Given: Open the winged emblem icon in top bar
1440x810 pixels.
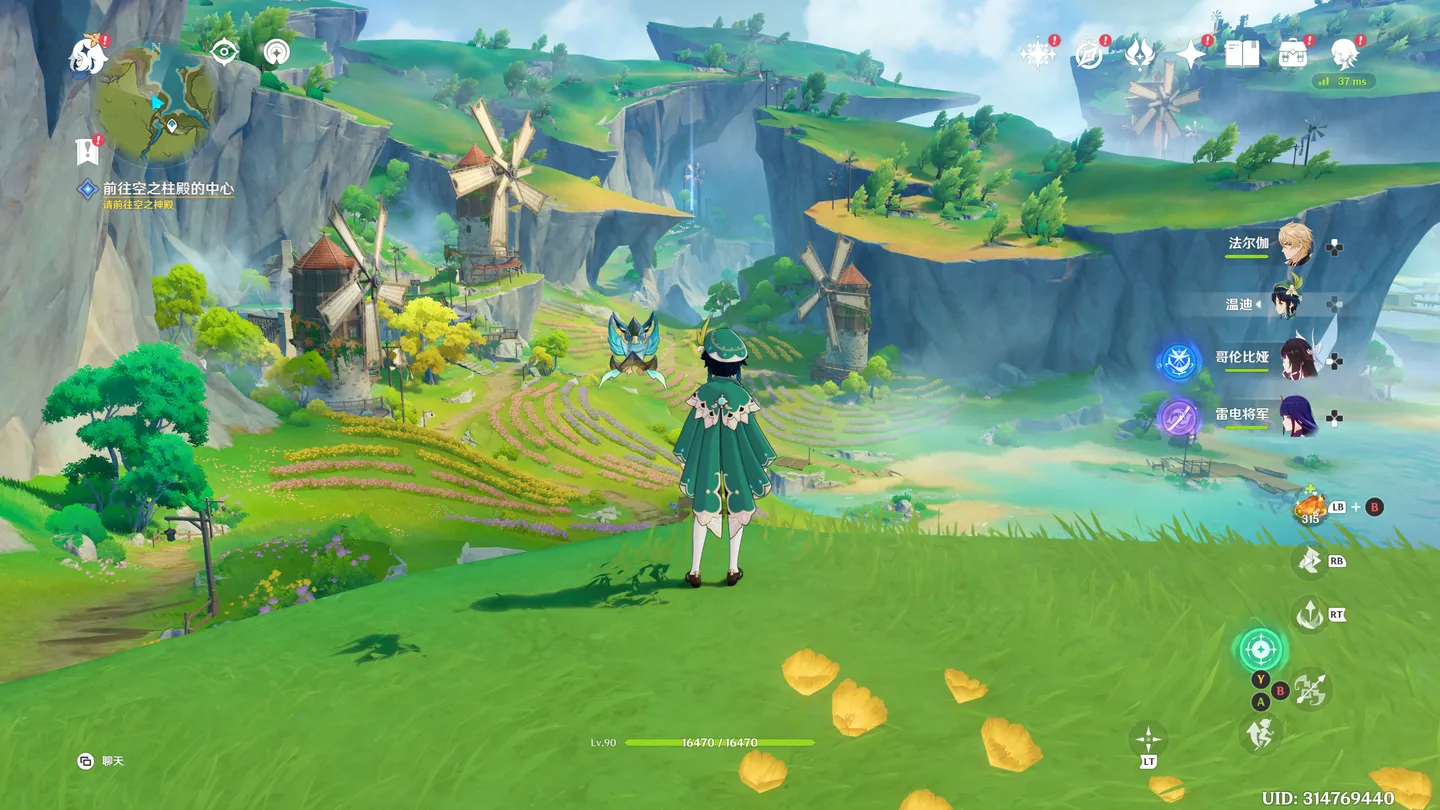Looking at the screenshot, I should pyautogui.click(x=1139, y=54).
